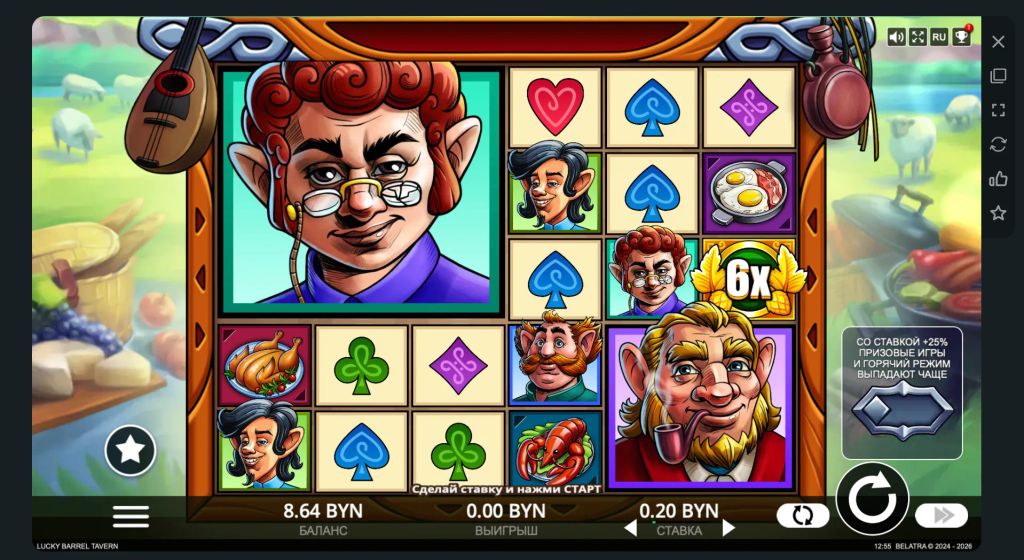The image size is (1024, 560).
Task: Close the game with the X button
Action: point(998,42)
